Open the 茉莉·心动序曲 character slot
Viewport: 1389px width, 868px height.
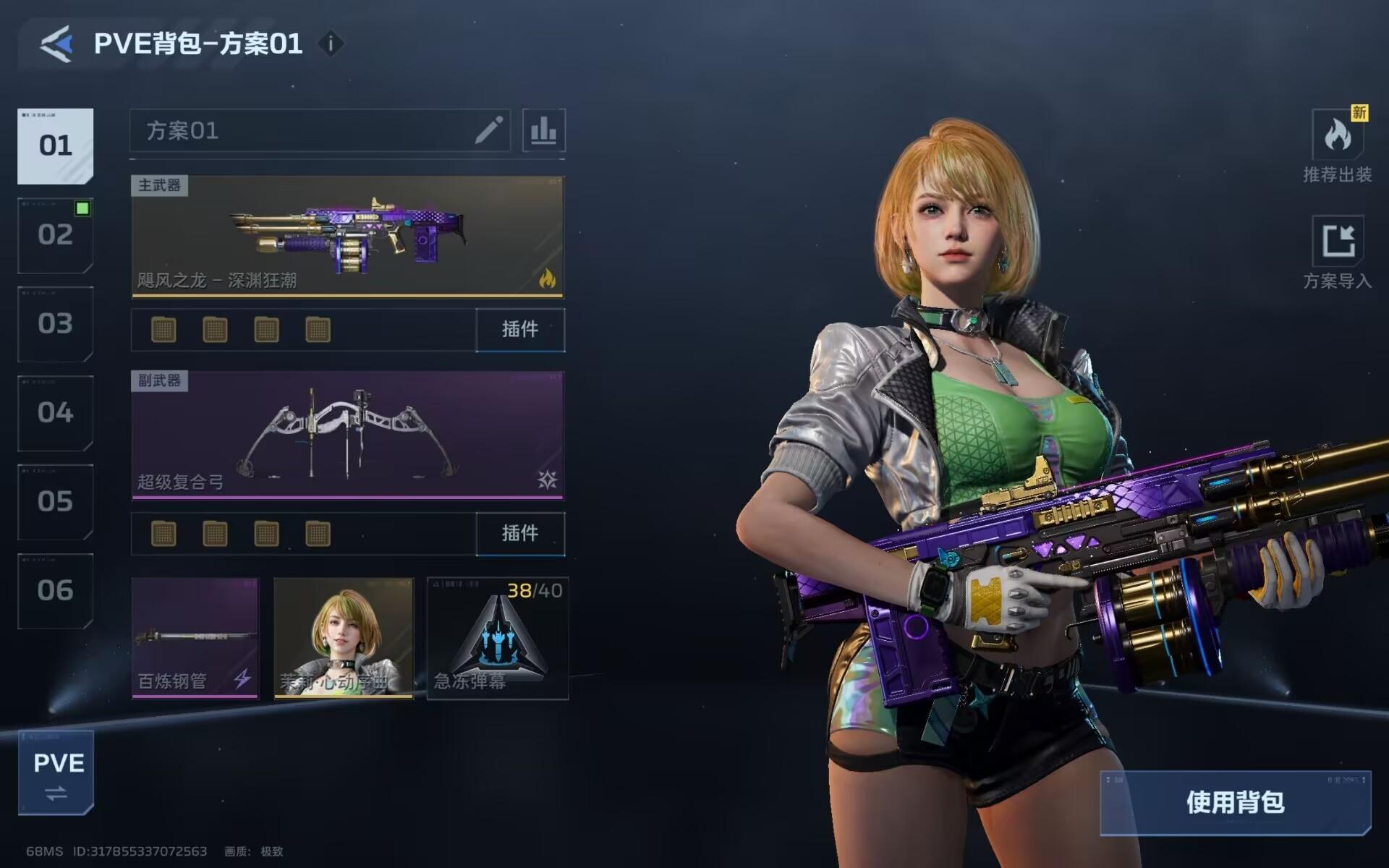(x=344, y=638)
